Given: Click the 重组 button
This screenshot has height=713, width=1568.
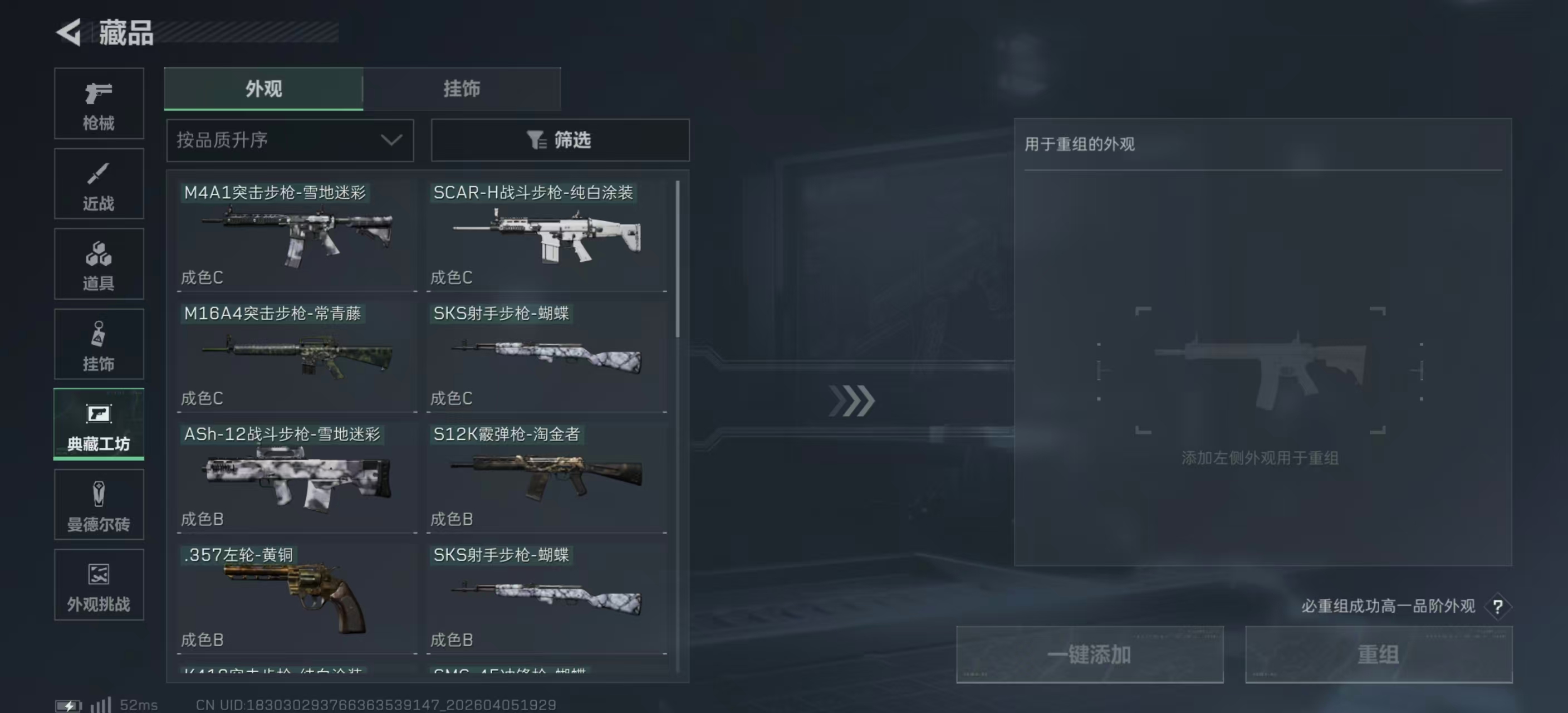Looking at the screenshot, I should coord(1379,655).
